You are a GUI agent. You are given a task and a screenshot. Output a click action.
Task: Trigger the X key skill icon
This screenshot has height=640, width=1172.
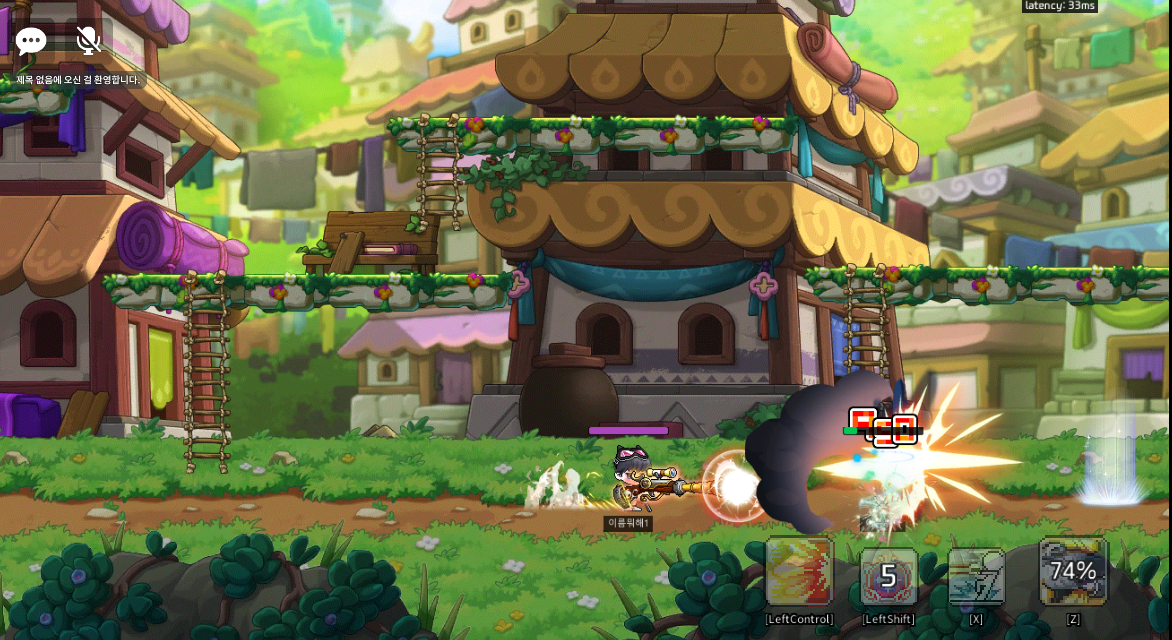[976, 576]
